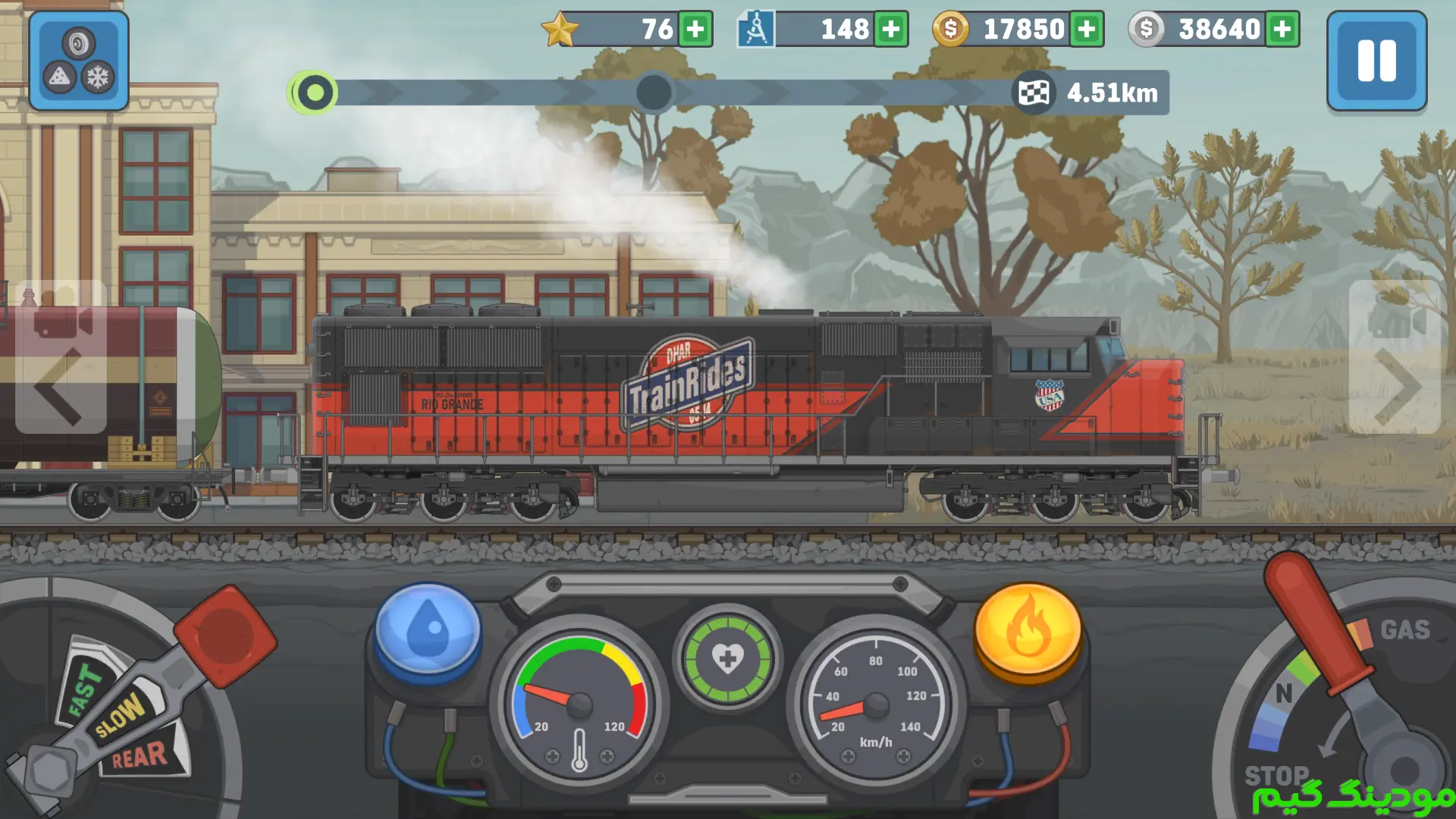Image resolution: width=1456 pixels, height=819 pixels.
Task: Add silver coins using the green plus
Action: (x=1282, y=30)
